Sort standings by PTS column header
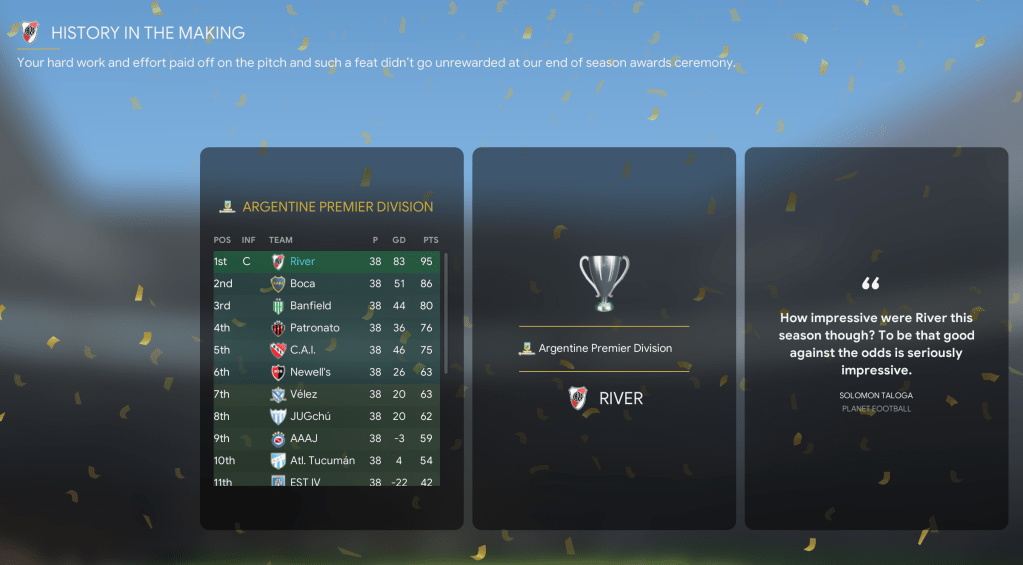The image size is (1023, 565). coord(430,240)
